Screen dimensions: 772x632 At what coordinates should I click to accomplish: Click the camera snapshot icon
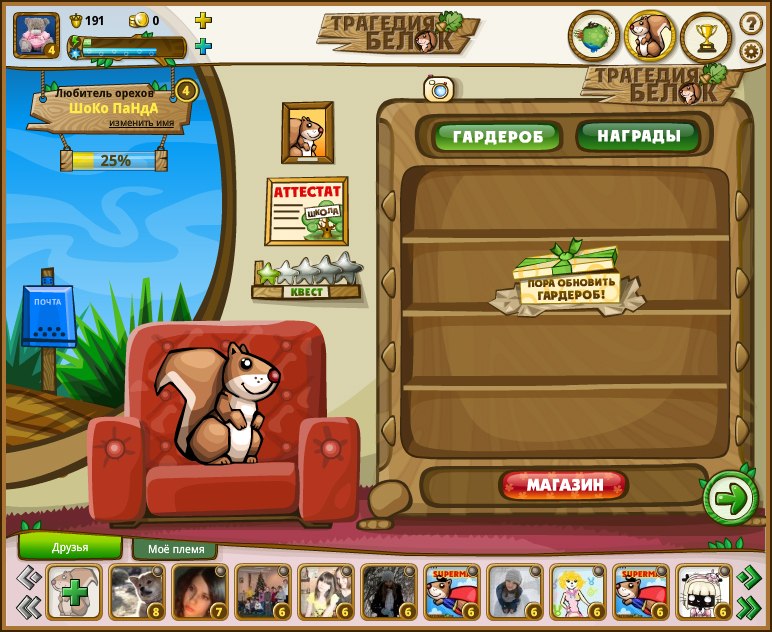(438, 89)
